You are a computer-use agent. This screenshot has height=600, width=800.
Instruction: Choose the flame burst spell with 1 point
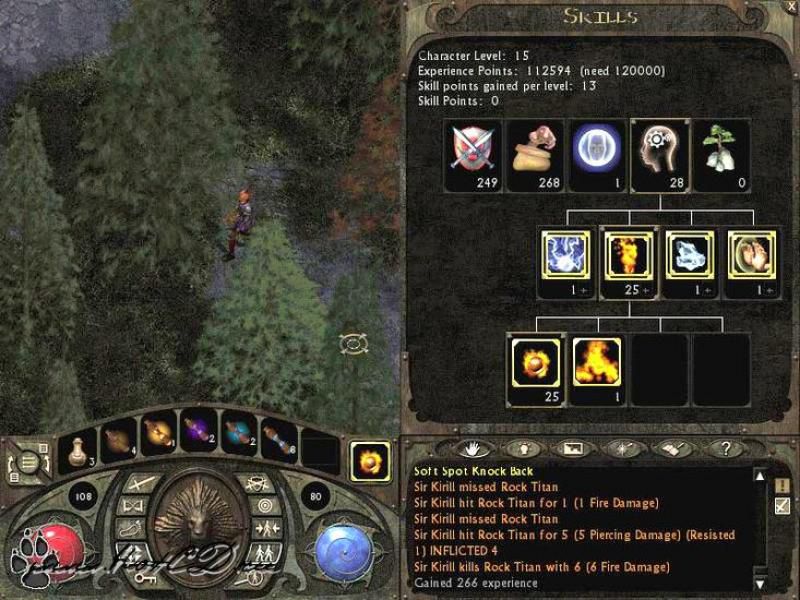coord(597,362)
